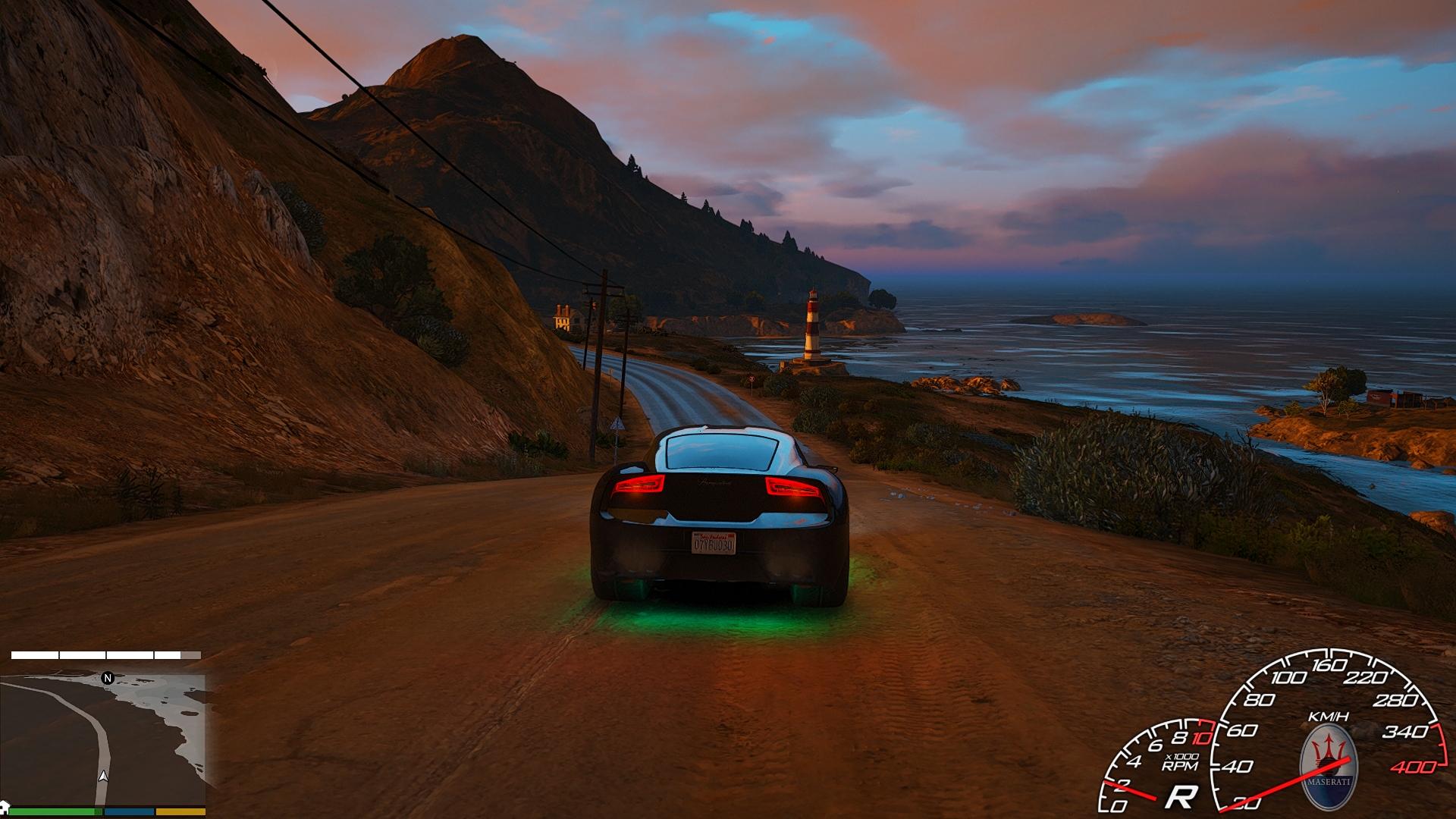Toggle the blue armor bar under the minimap

tap(129, 811)
